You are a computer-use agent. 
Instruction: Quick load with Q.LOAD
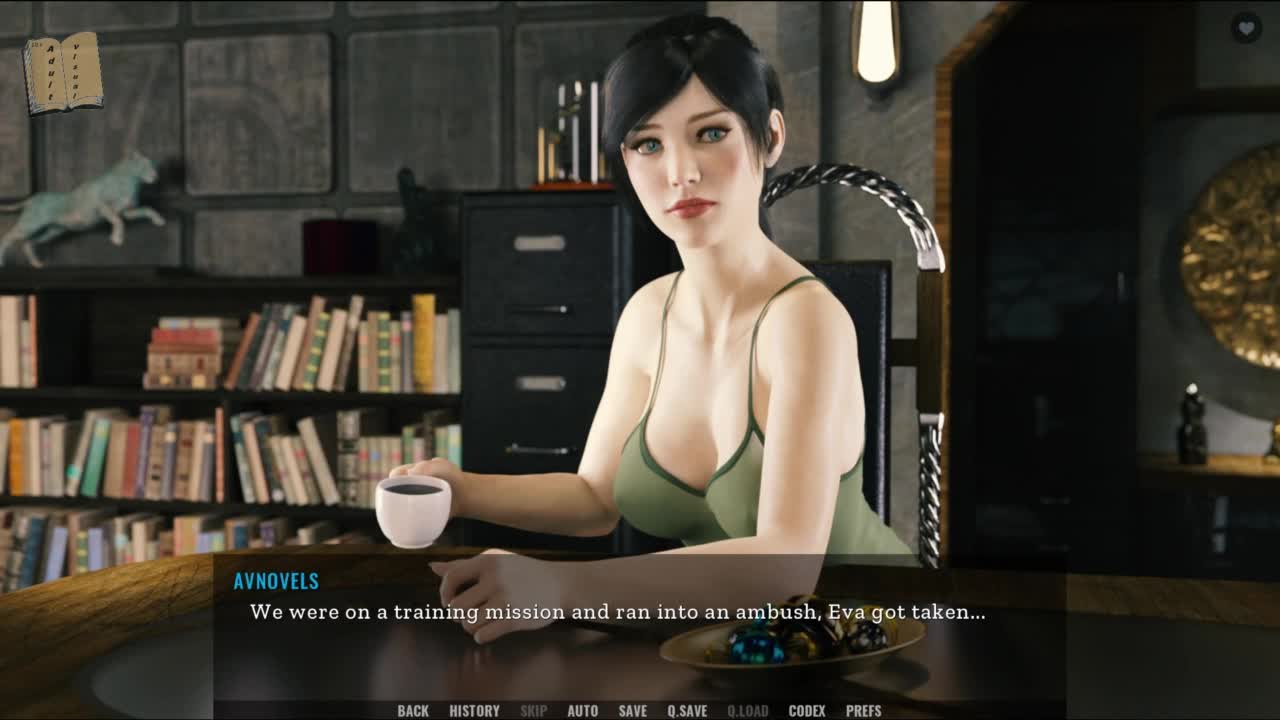tap(747, 711)
